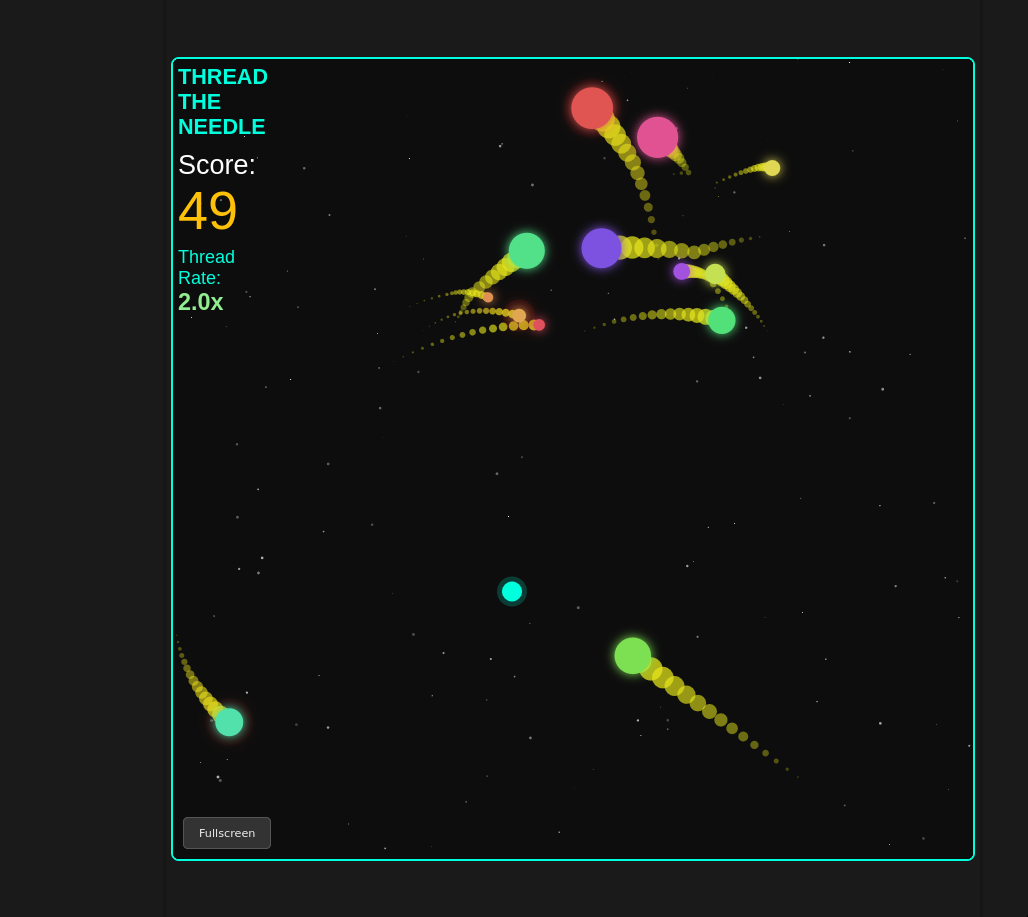The height and width of the screenshot is (917, 1028).
Task: Click the Fullscreen button
Action: coord(227,833)
